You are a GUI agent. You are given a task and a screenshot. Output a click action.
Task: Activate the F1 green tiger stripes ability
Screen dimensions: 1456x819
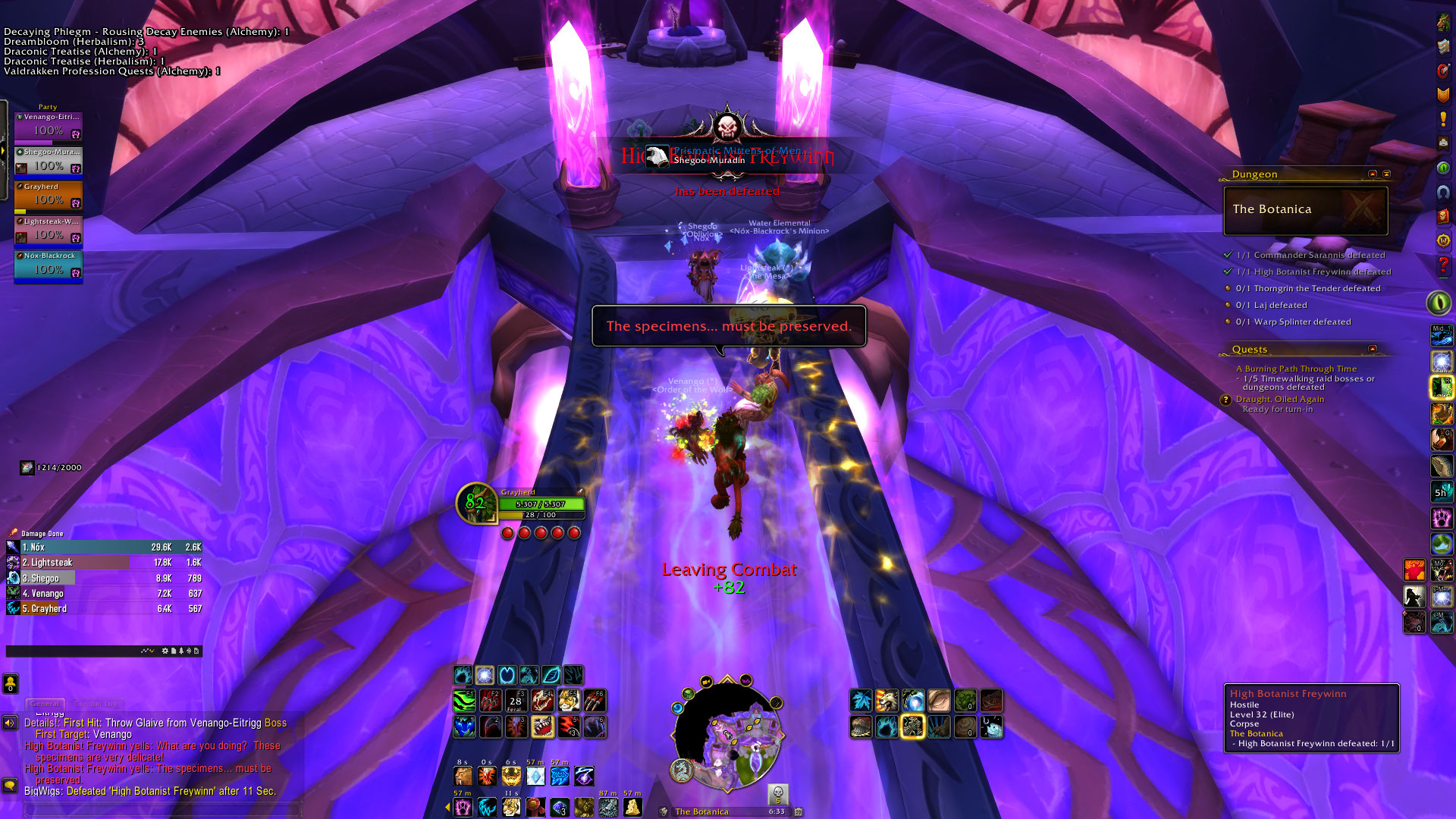(464, 701)
